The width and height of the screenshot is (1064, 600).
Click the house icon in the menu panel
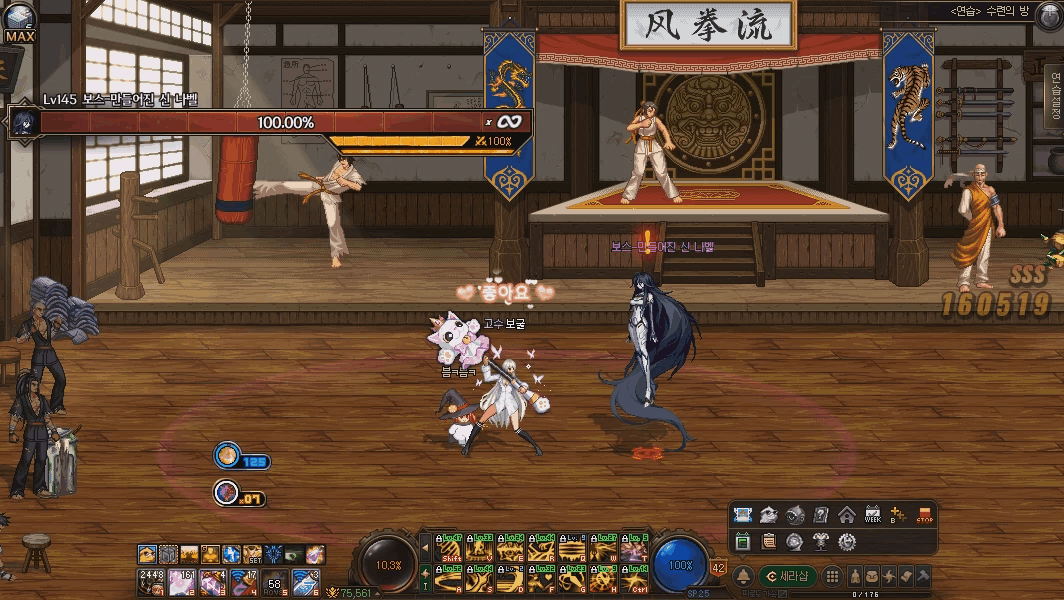coord(847,516)
